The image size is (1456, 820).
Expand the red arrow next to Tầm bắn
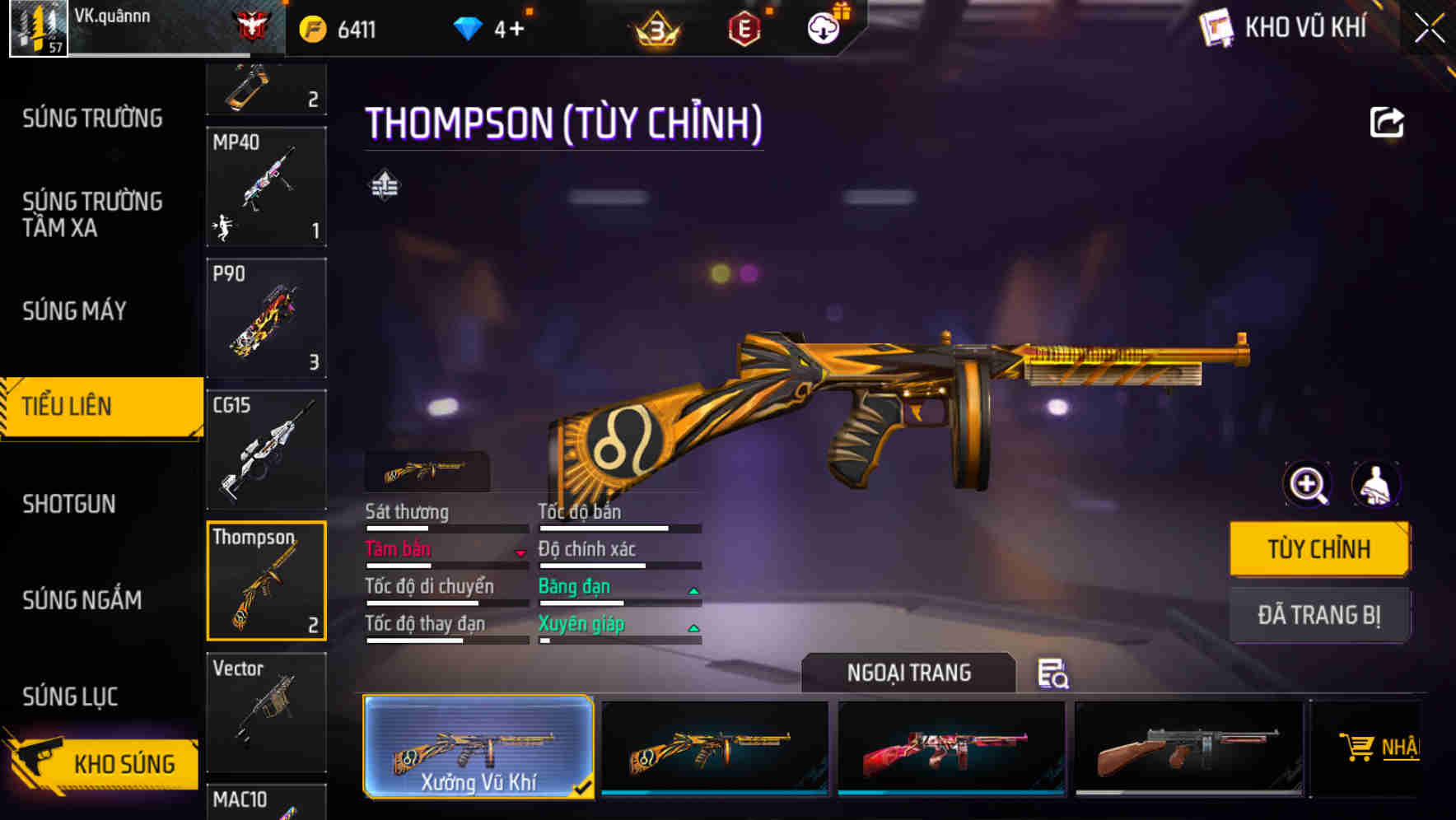521,552
